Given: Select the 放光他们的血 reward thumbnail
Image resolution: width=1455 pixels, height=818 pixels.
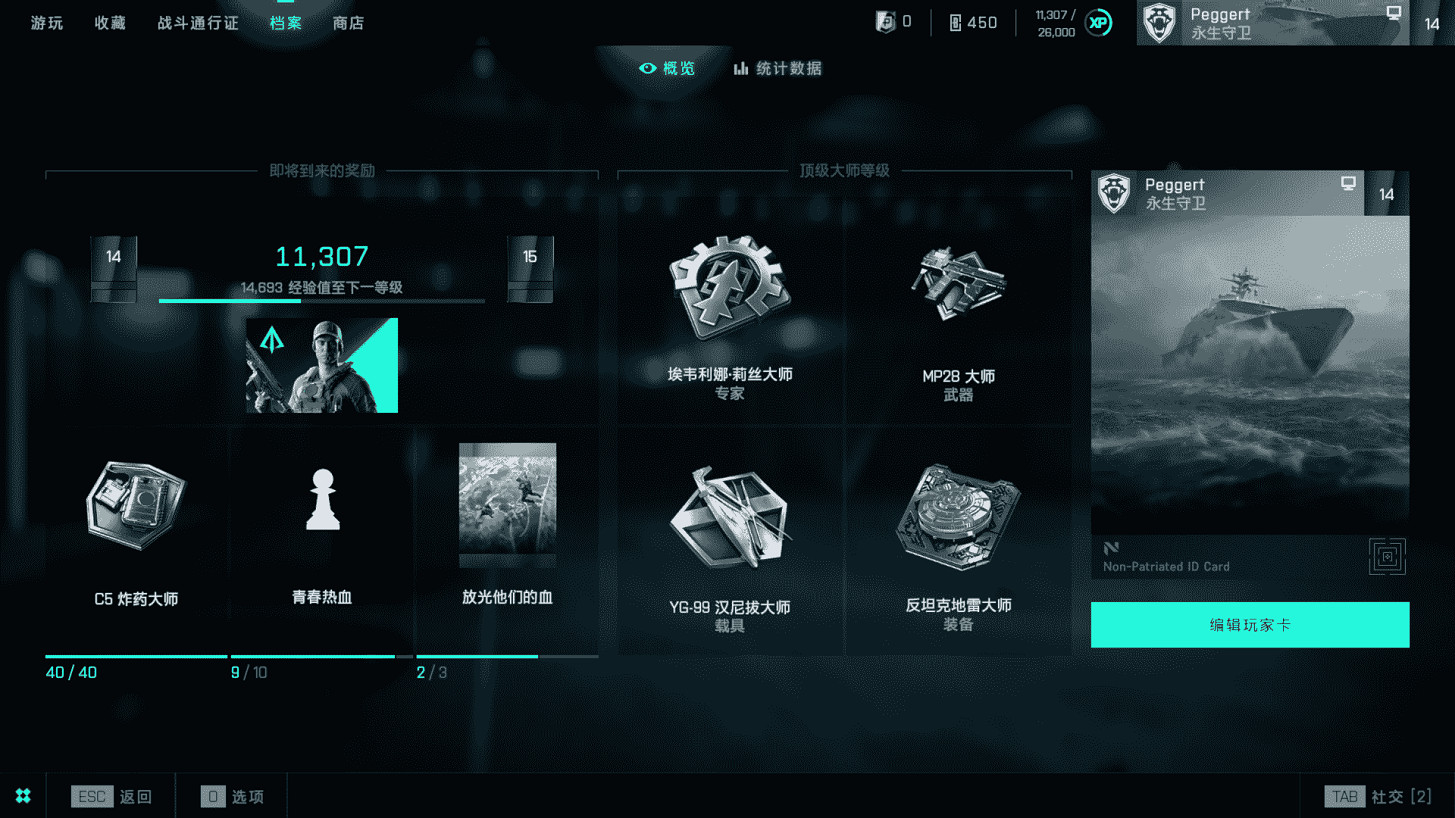Looking at the screenshot, I should click(507, 504).
